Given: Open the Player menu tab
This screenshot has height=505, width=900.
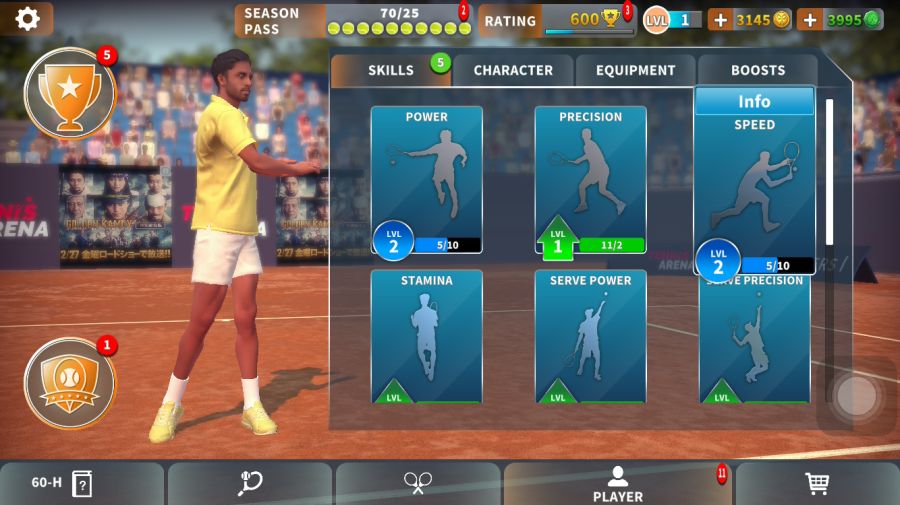Looking at the screenshot, I should (x=618, y=483).
